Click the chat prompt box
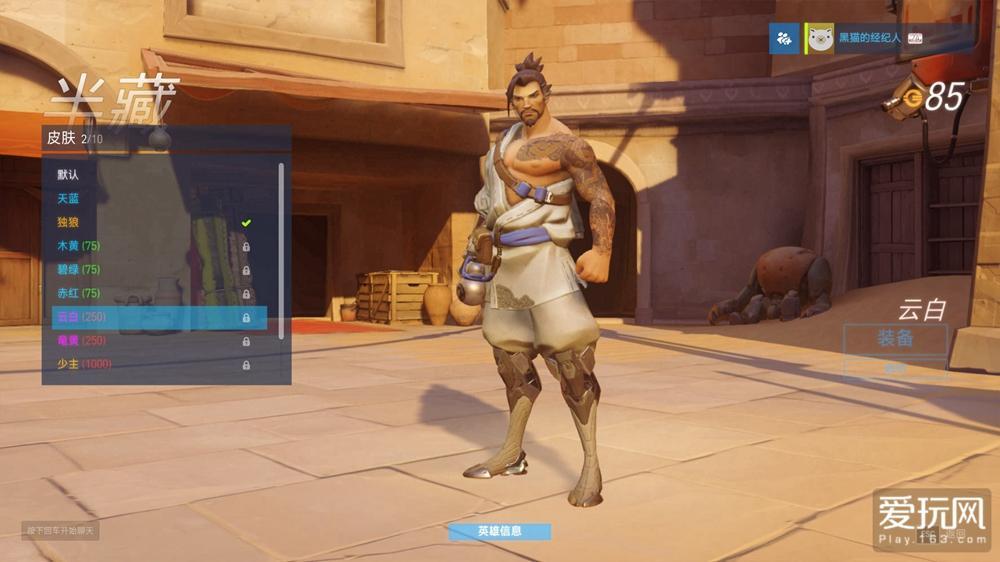The image size is (1000, 562). [60, 530]
